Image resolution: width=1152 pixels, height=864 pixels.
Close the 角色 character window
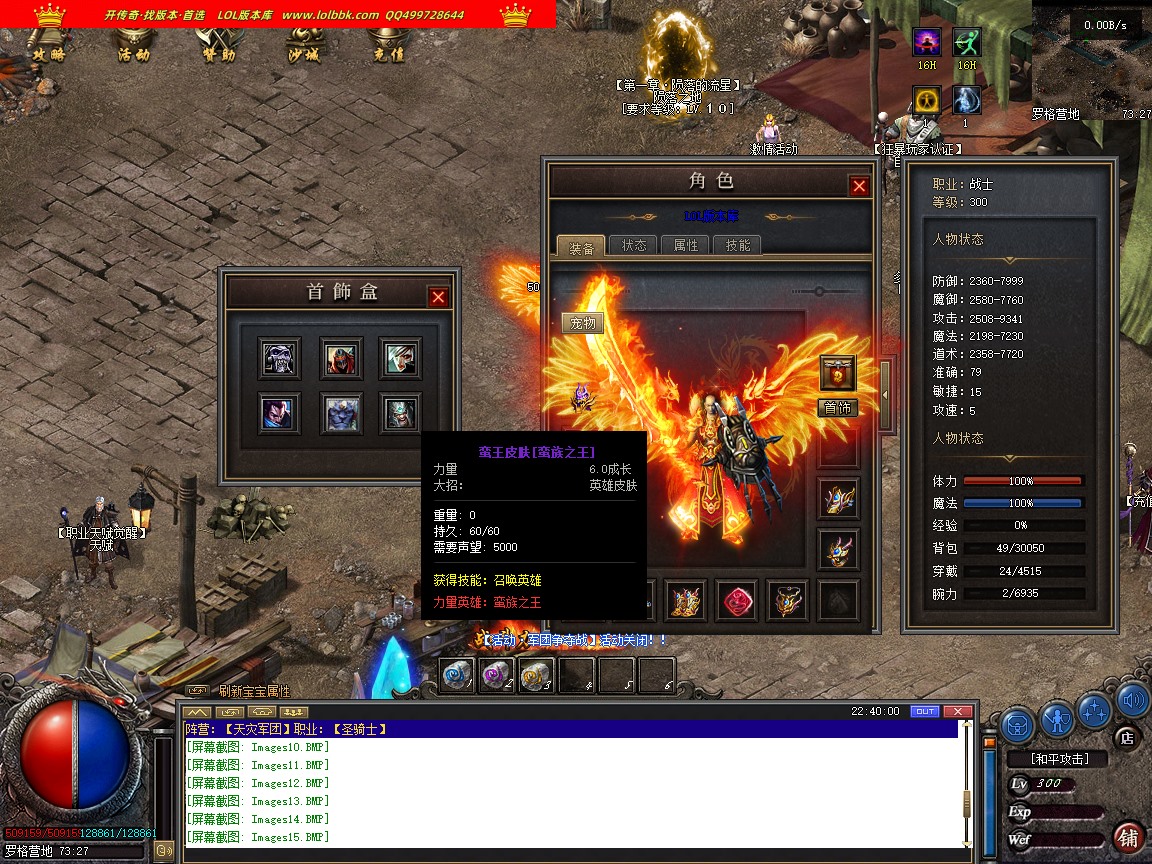[x=859, y=186]
